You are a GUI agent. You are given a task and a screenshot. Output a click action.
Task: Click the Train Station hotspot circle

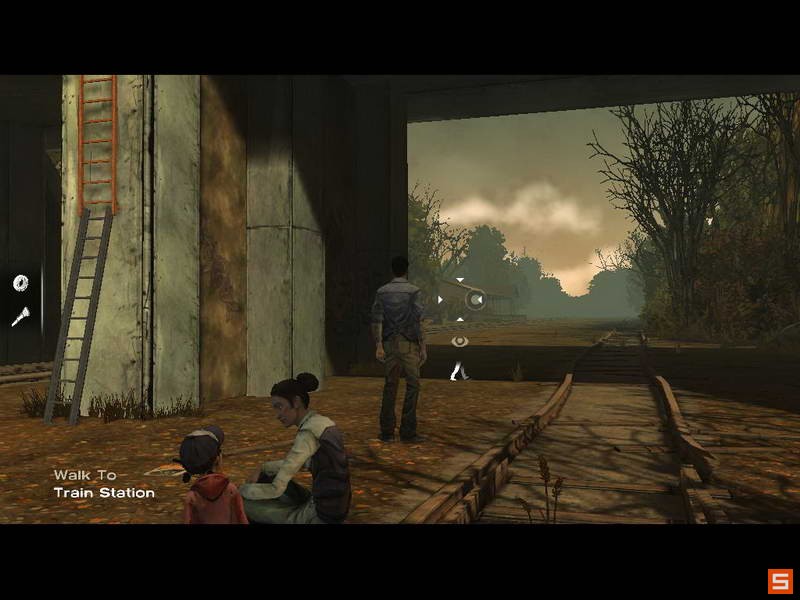pos(476,298)
